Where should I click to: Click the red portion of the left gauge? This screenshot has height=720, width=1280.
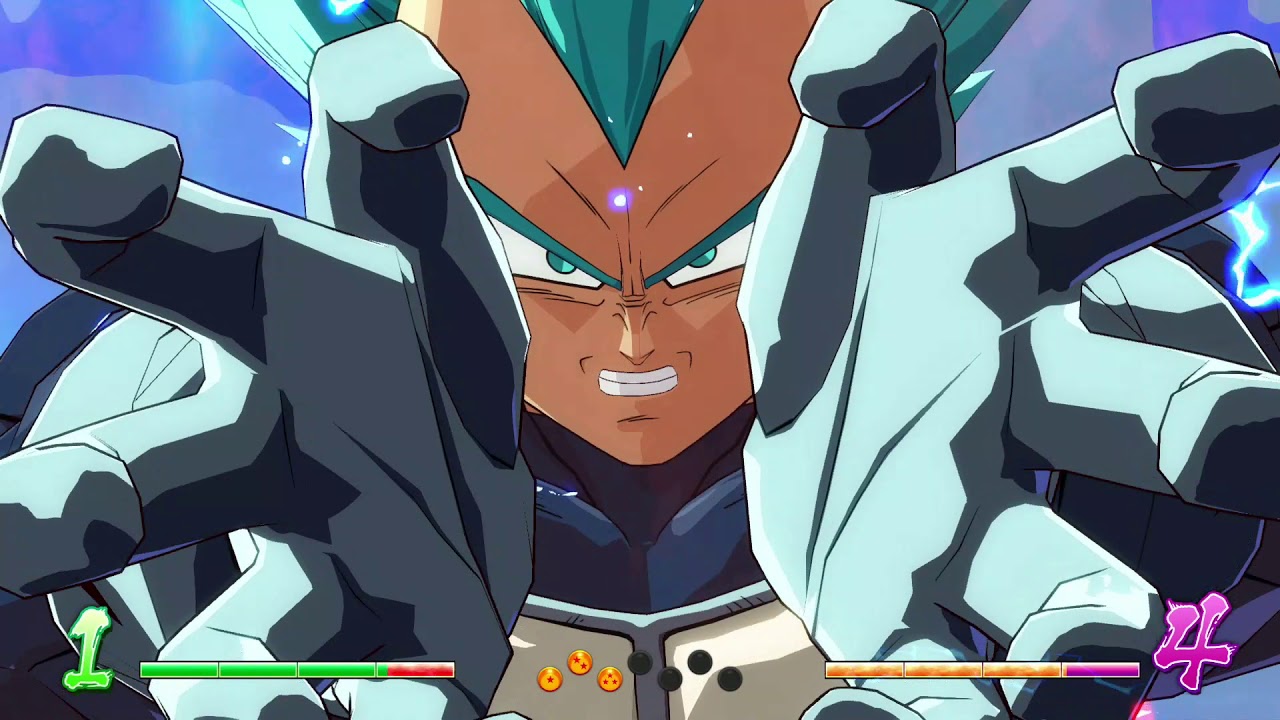[418, 668]
